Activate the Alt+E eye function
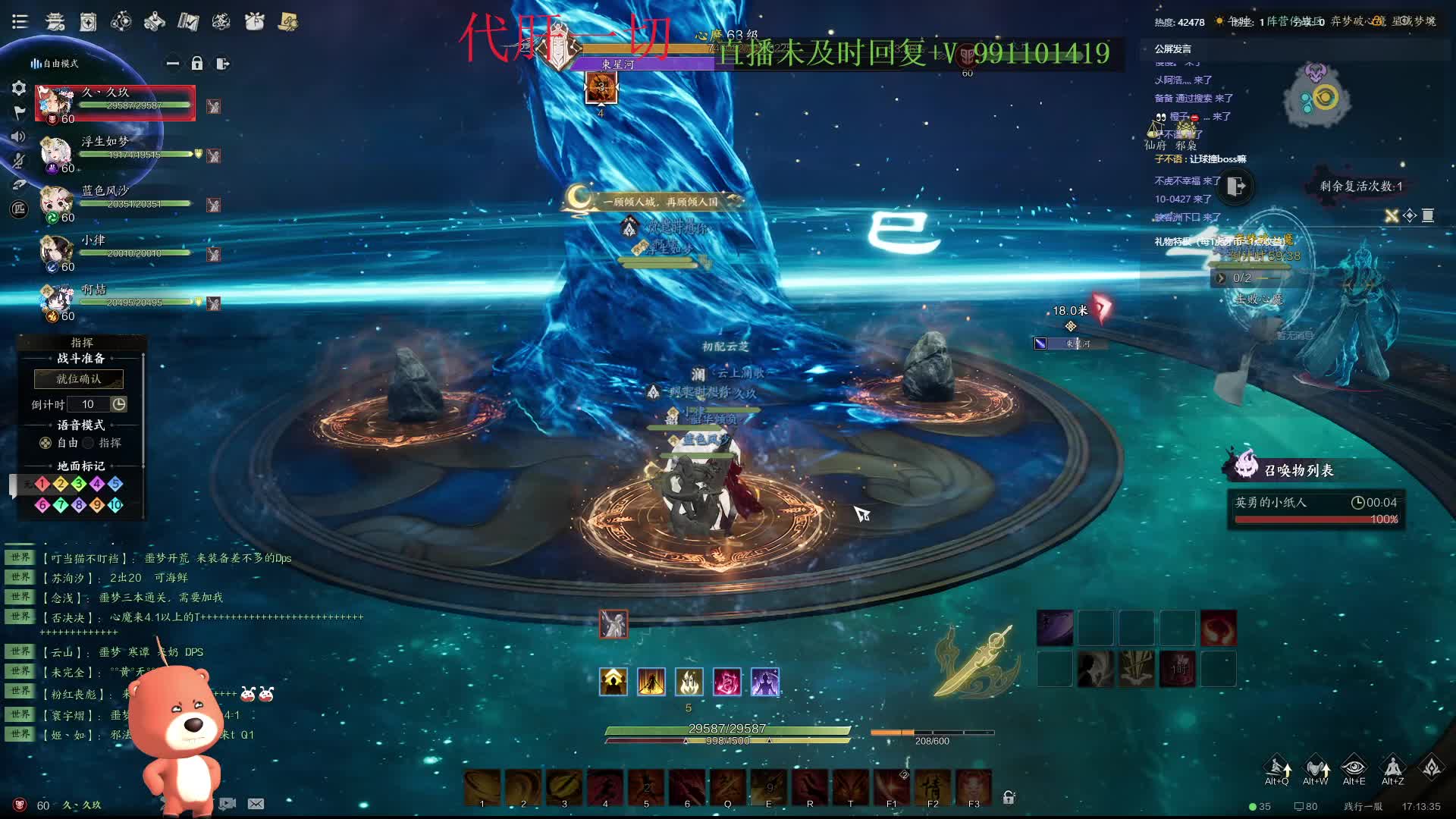Viewport: 1456px width, 819px height. click(1354, 767)
